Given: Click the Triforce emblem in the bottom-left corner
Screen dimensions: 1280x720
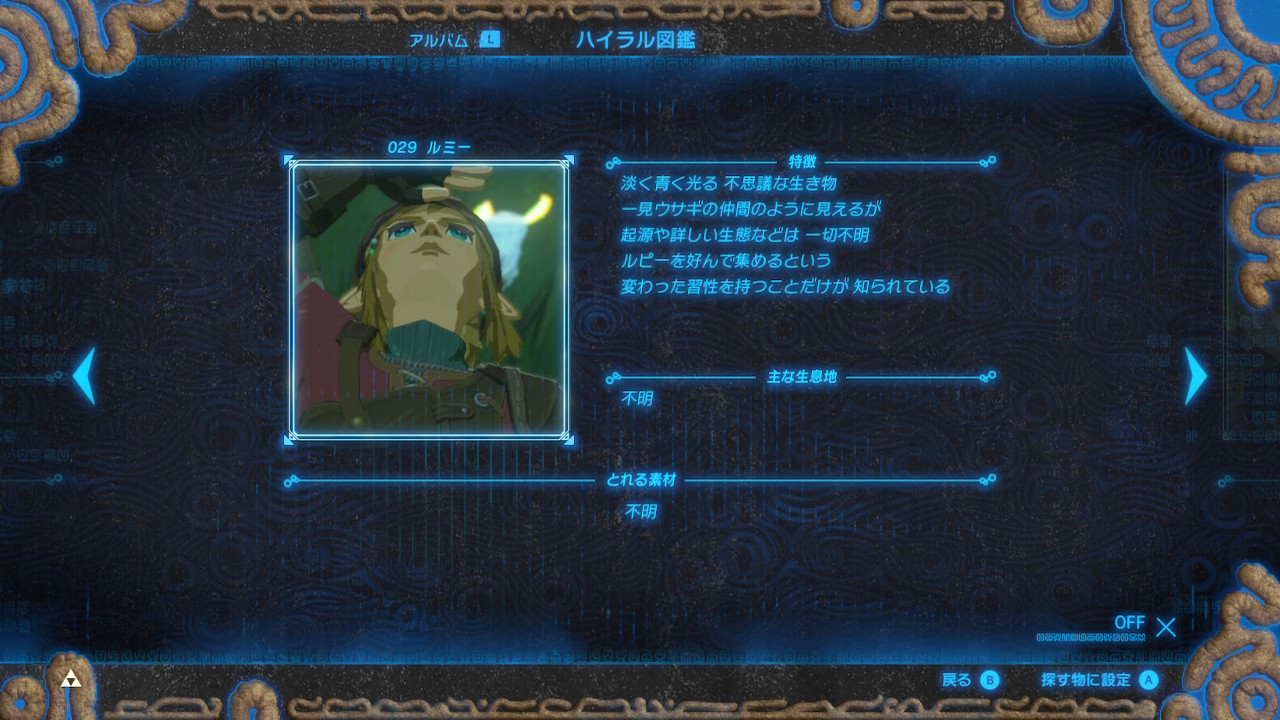Looking at the screenshot, I should tap(70, 679).
